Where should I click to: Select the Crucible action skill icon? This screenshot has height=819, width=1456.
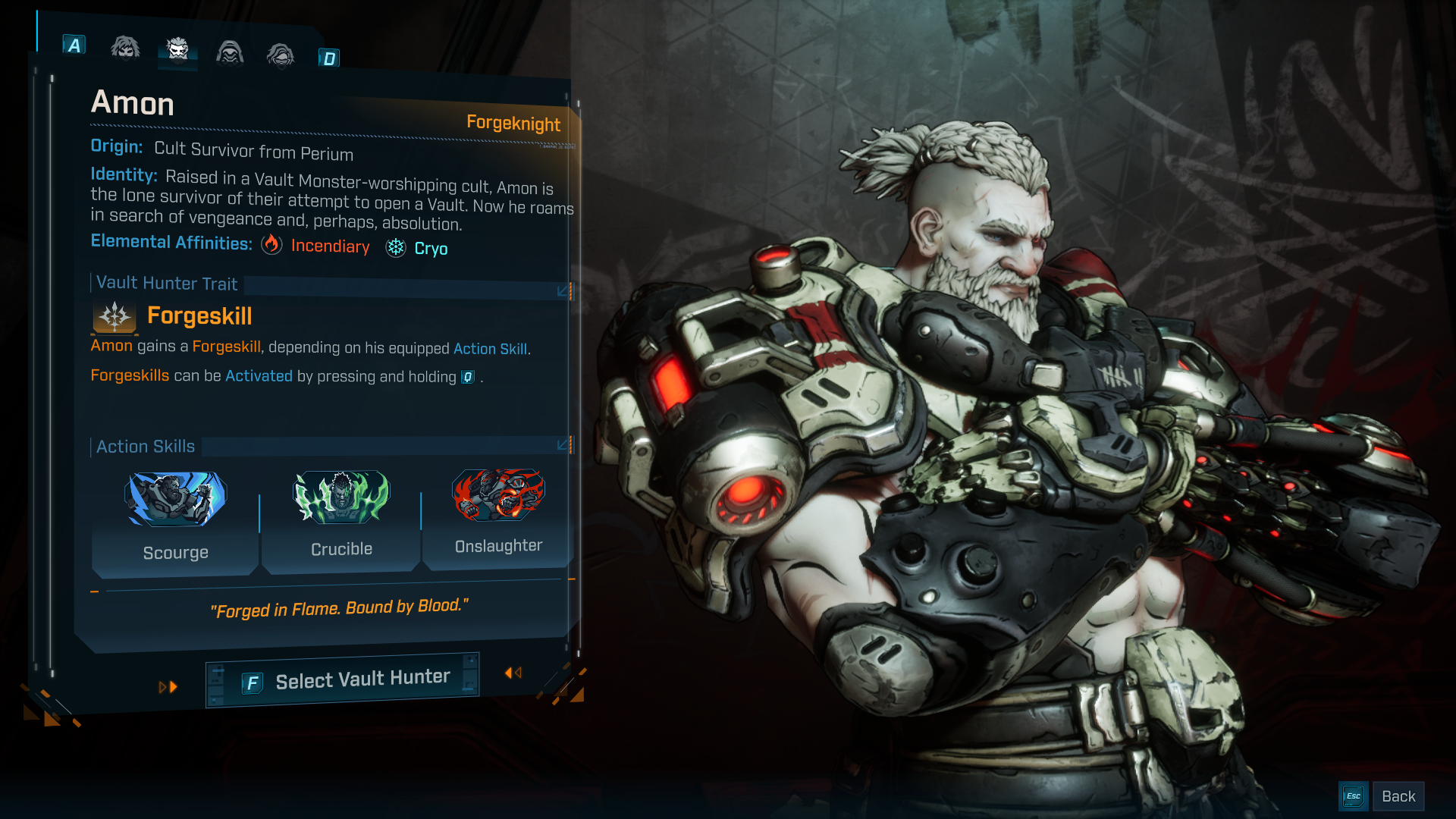pos(340,497)
